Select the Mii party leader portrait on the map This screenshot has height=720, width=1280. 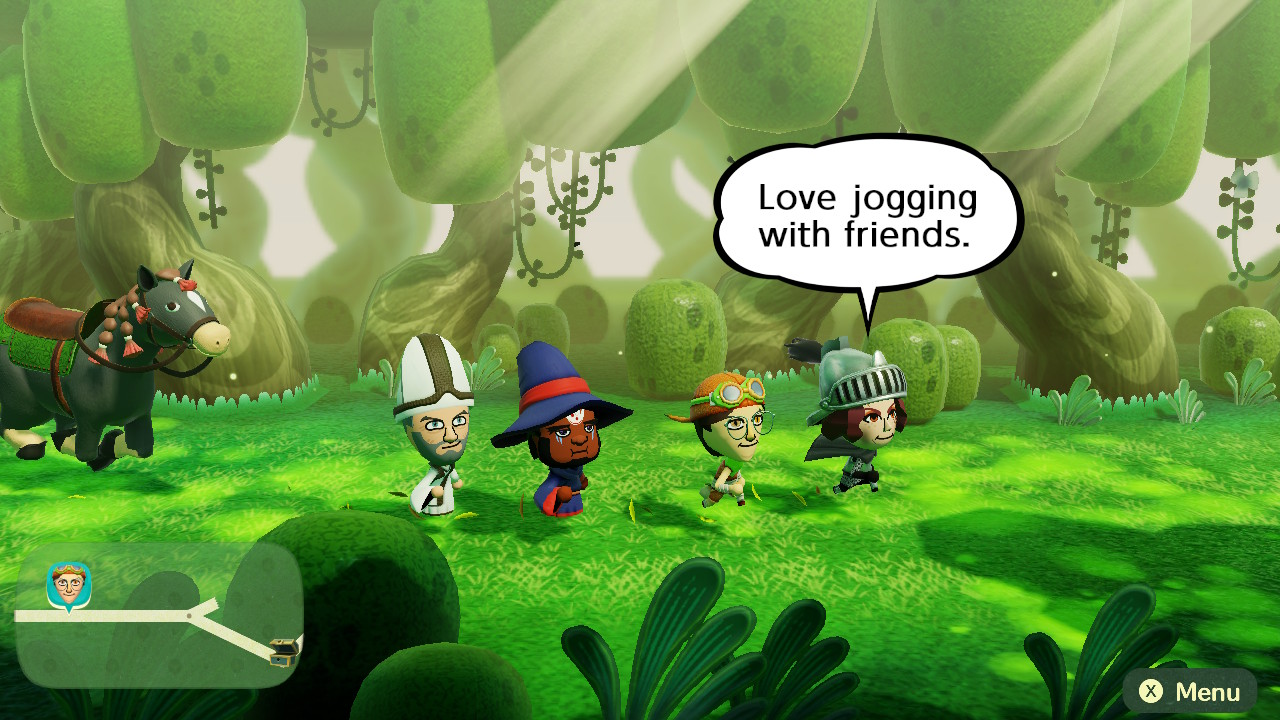pos(68,582)
